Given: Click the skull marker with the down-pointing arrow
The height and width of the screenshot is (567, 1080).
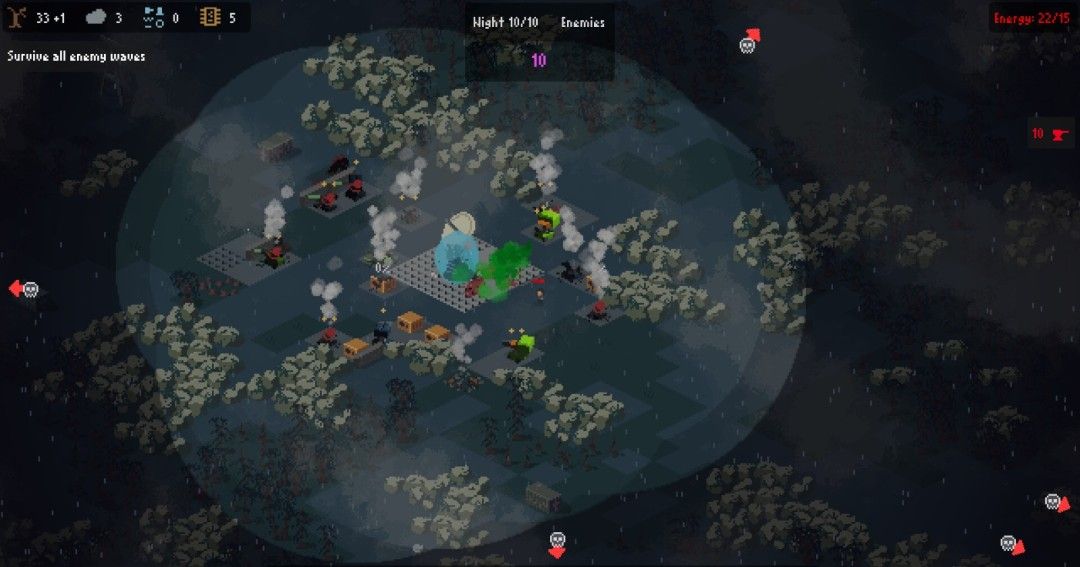Looking at the screenshot, I should tap(557, 543).
